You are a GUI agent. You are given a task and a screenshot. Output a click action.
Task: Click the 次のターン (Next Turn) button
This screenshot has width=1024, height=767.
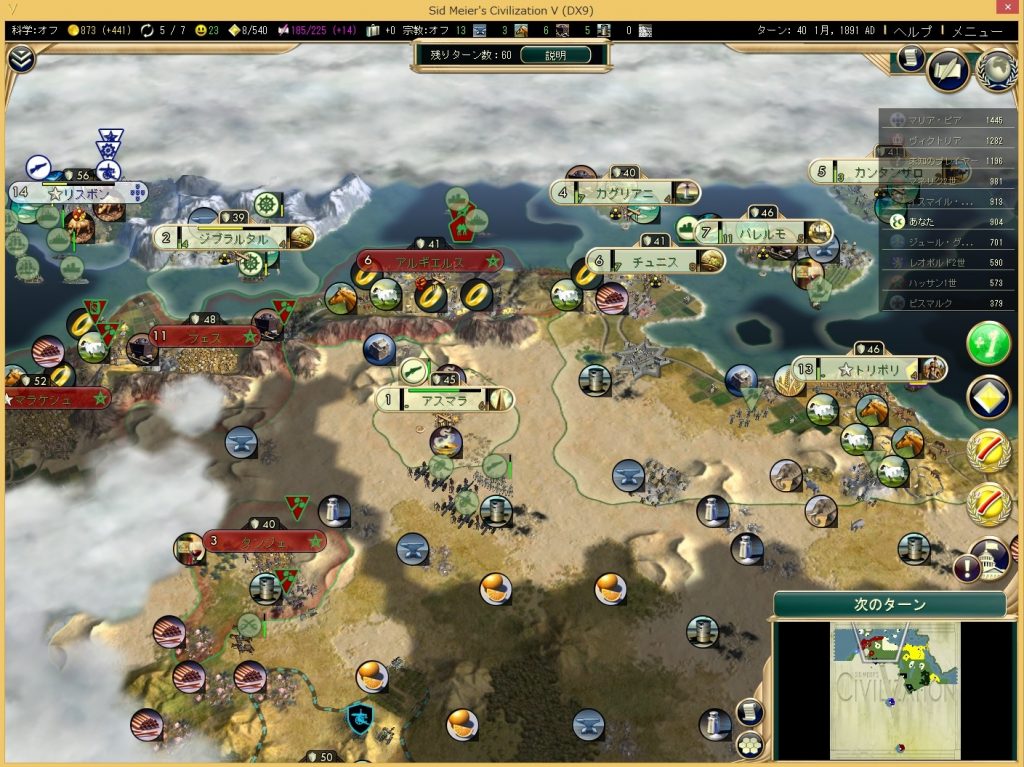889,605
